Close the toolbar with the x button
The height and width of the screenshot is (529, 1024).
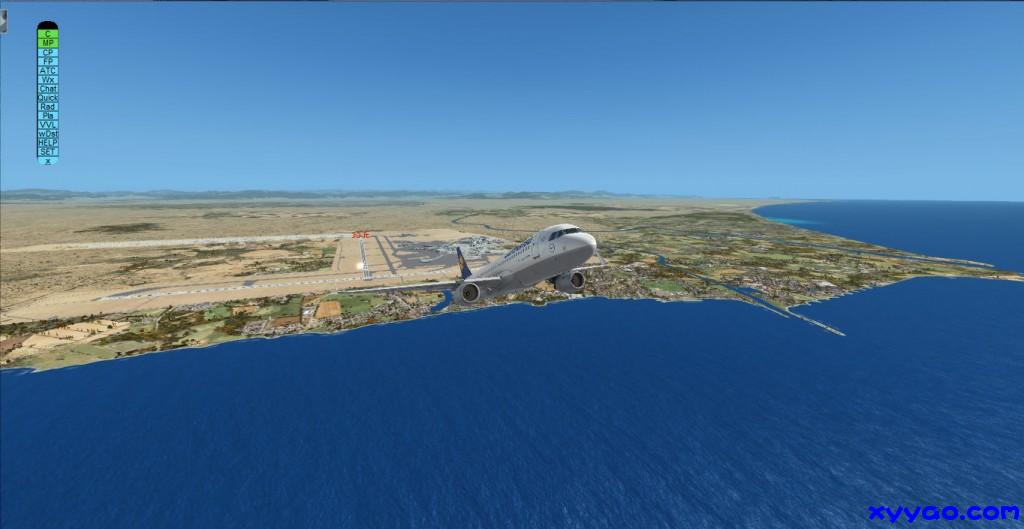coord(47,160)
